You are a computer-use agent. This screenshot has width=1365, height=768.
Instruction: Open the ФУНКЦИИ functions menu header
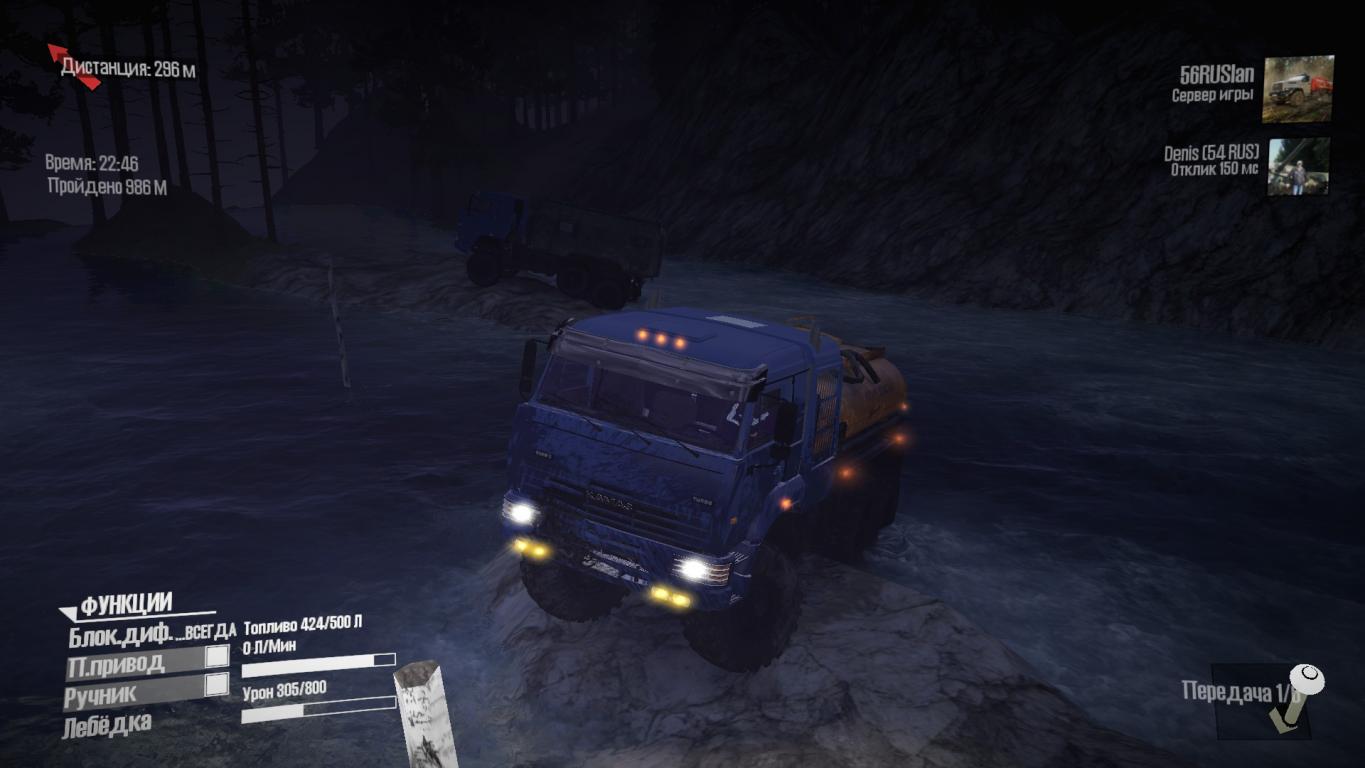[x=126, y=604]
